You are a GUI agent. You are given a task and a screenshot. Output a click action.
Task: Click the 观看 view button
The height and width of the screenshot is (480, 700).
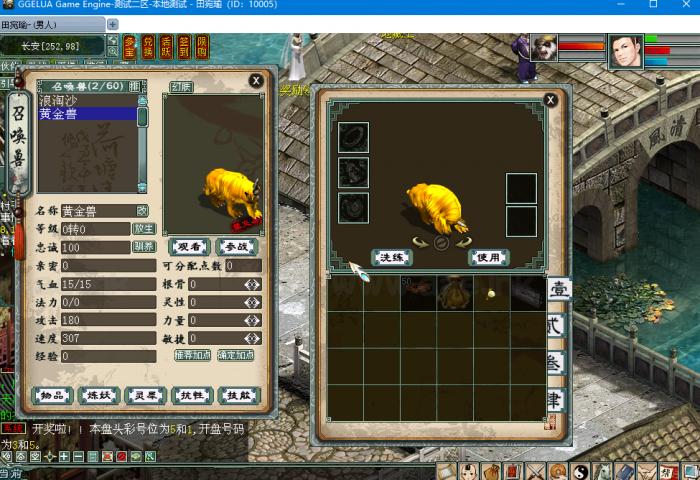point(189,246)
